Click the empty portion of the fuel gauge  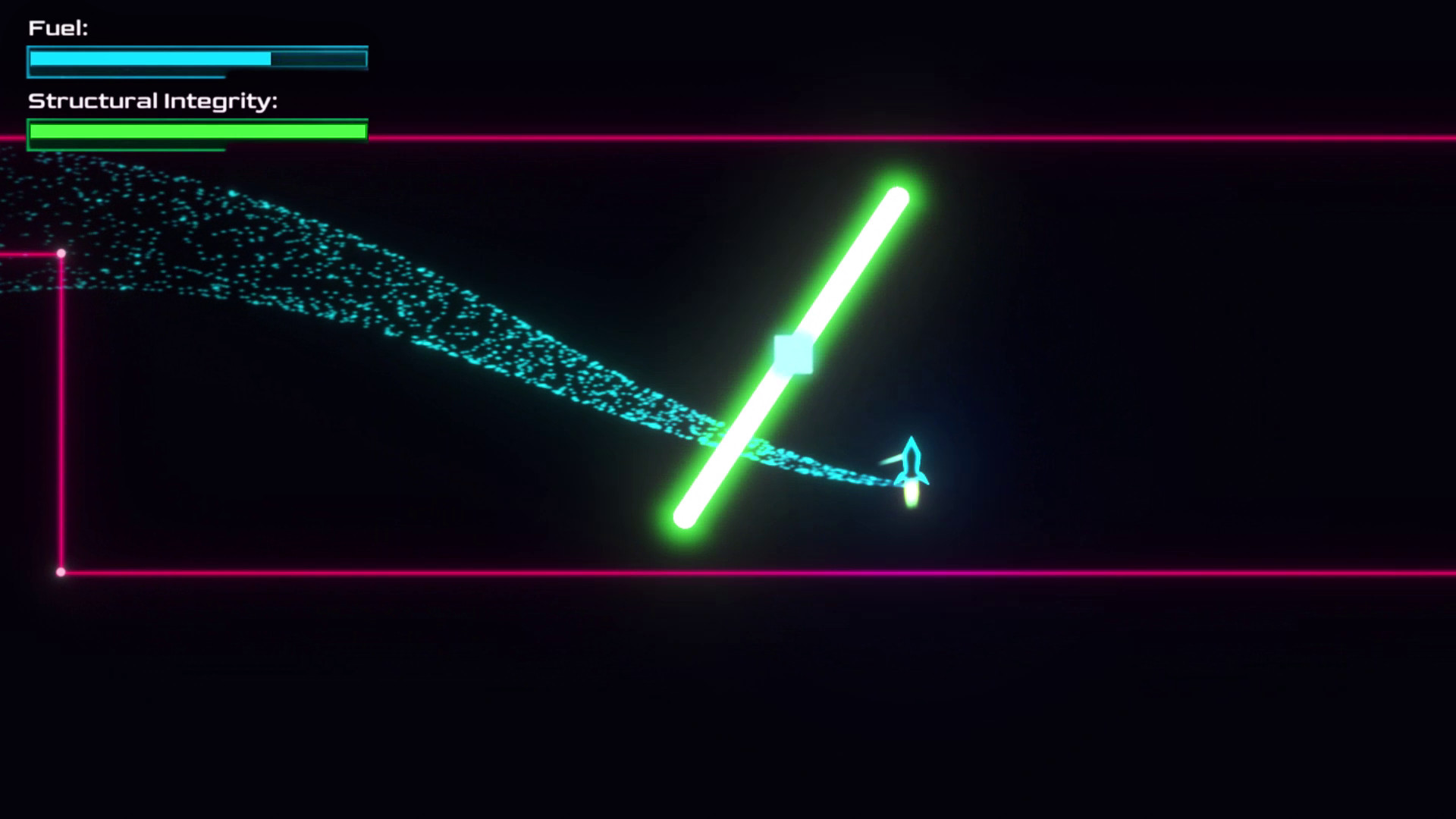[318, 58]
